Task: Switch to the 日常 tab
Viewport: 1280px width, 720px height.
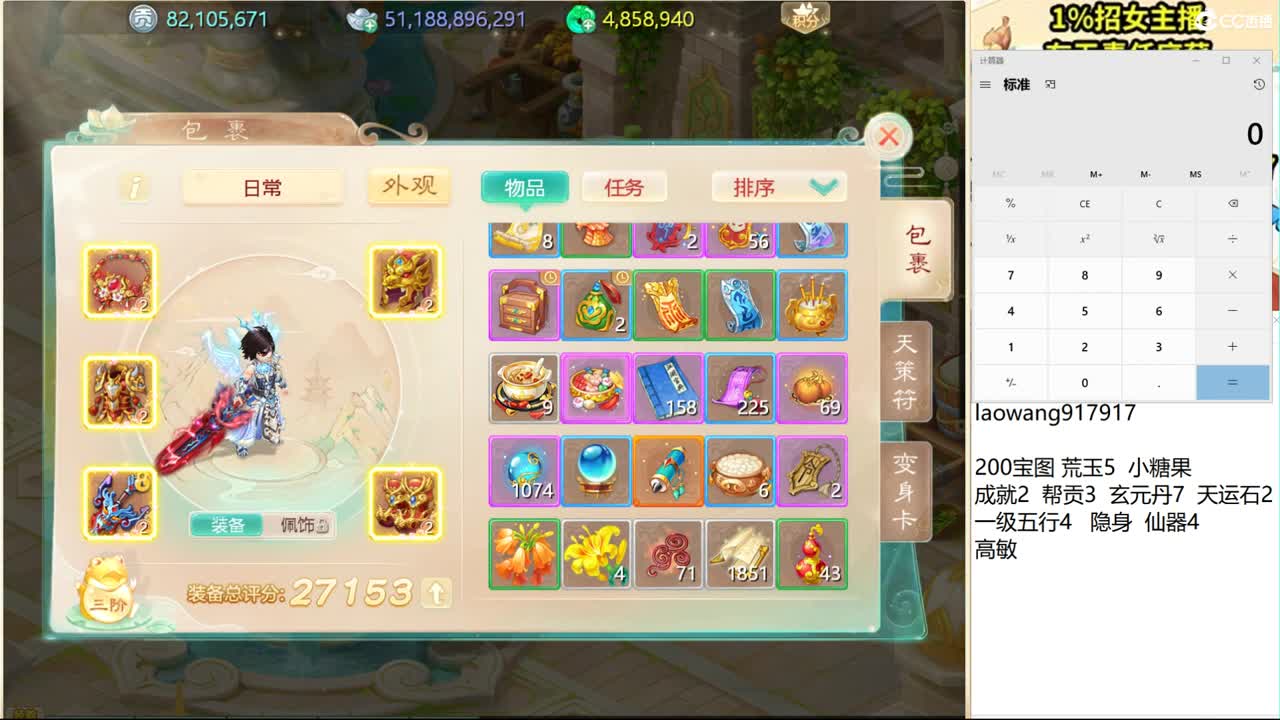Action: pos(262,187)
